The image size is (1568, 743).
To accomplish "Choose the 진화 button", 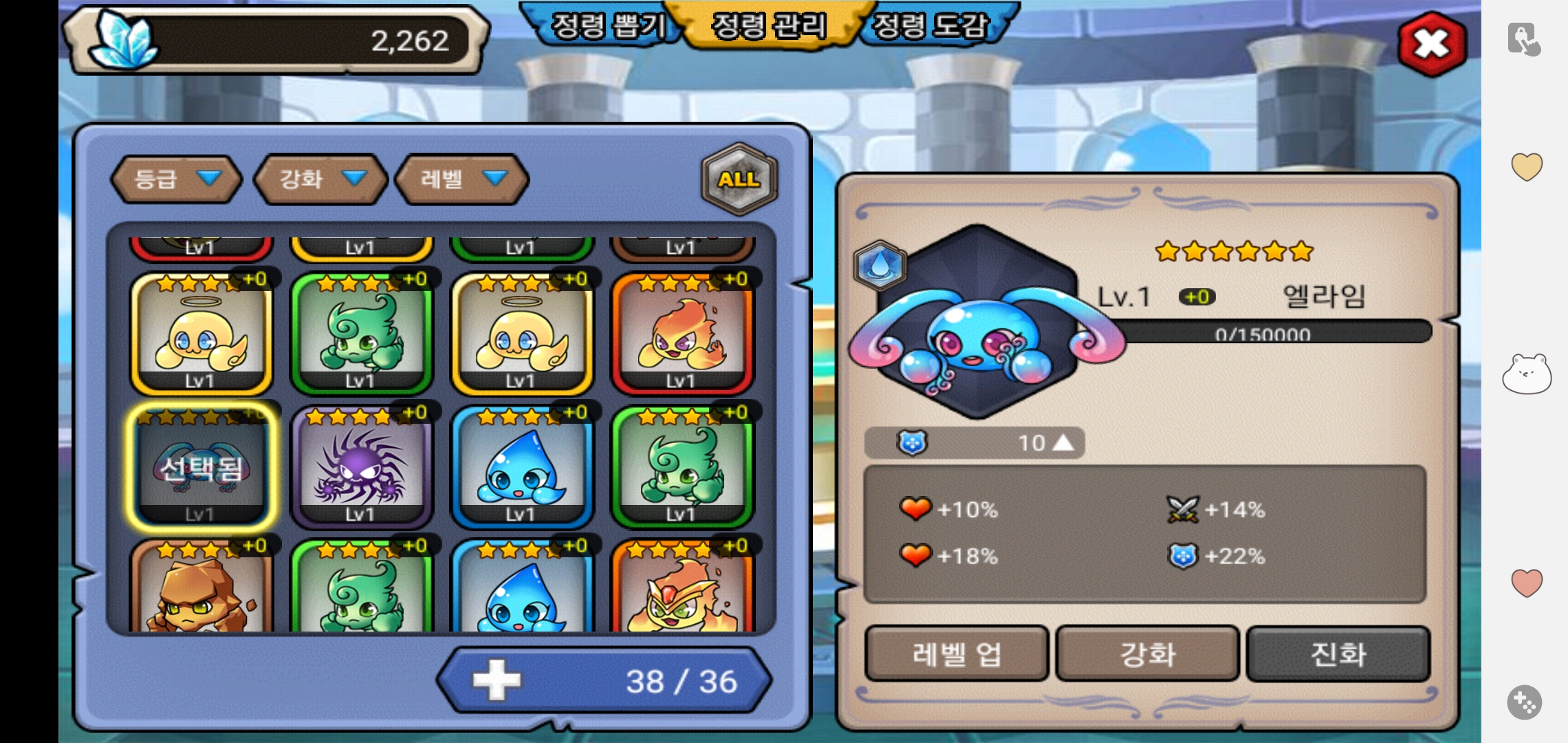I will click(x=1338, y=654).
